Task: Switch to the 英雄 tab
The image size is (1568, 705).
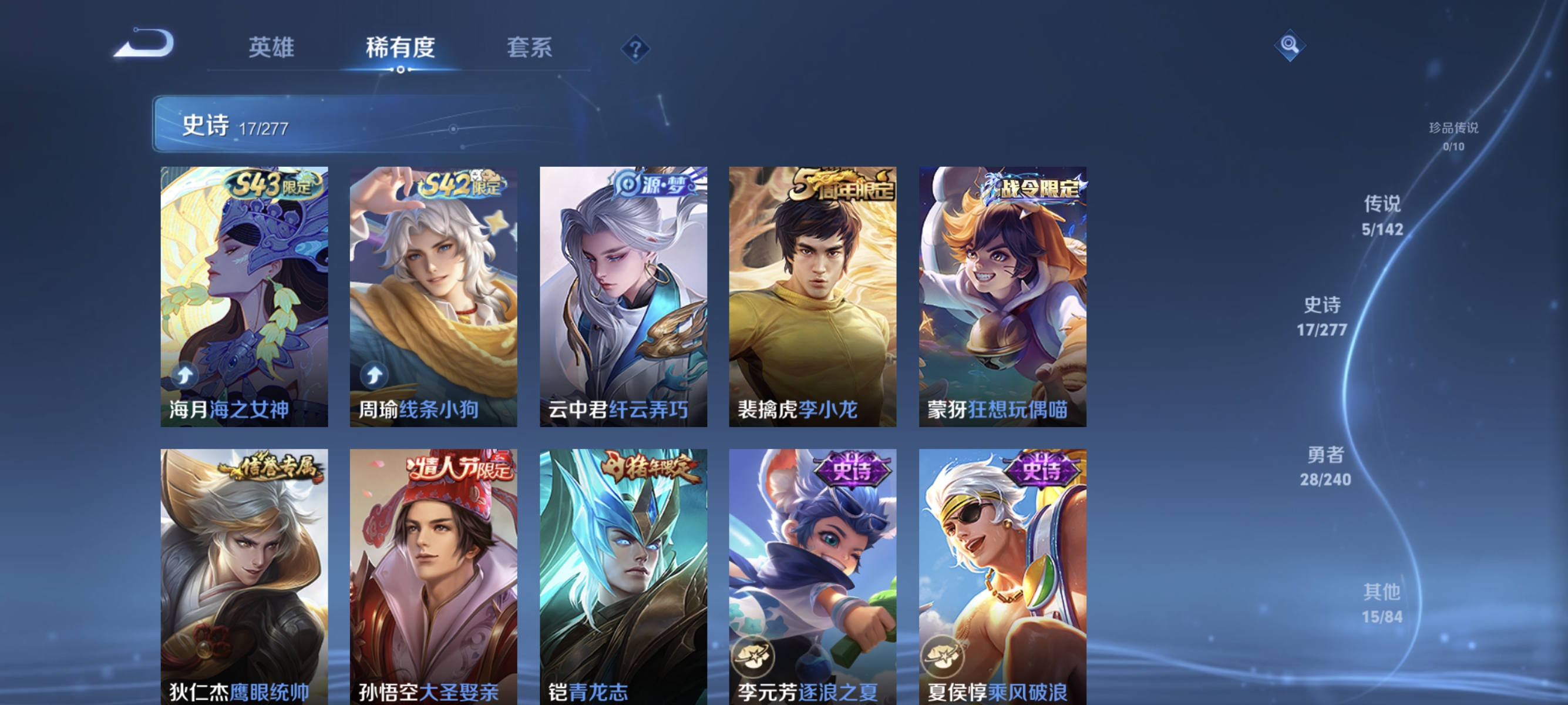Action: pyautogui.click(x=271, y=49)
